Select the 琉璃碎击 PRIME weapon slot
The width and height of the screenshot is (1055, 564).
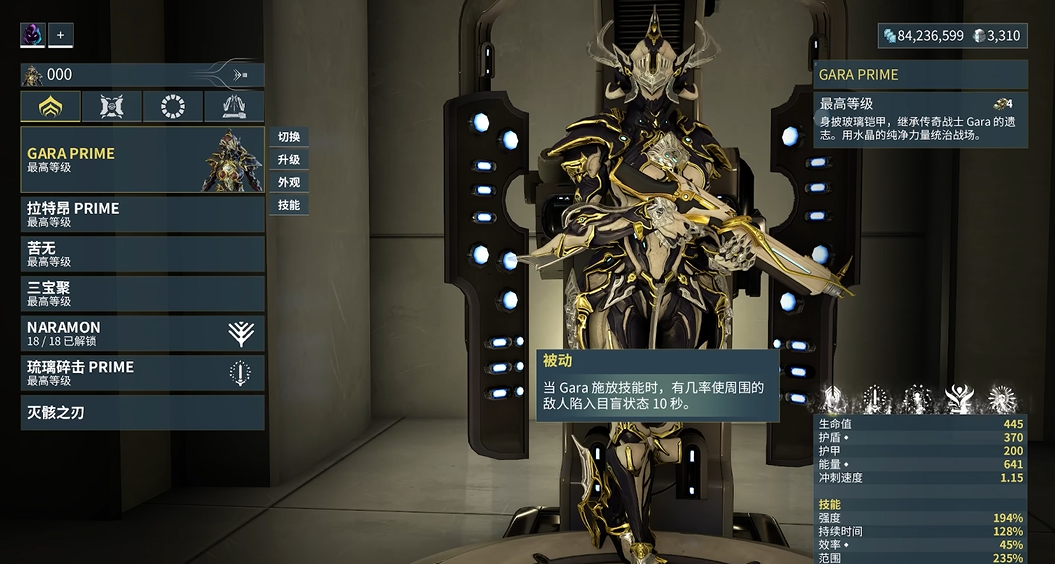142,373
